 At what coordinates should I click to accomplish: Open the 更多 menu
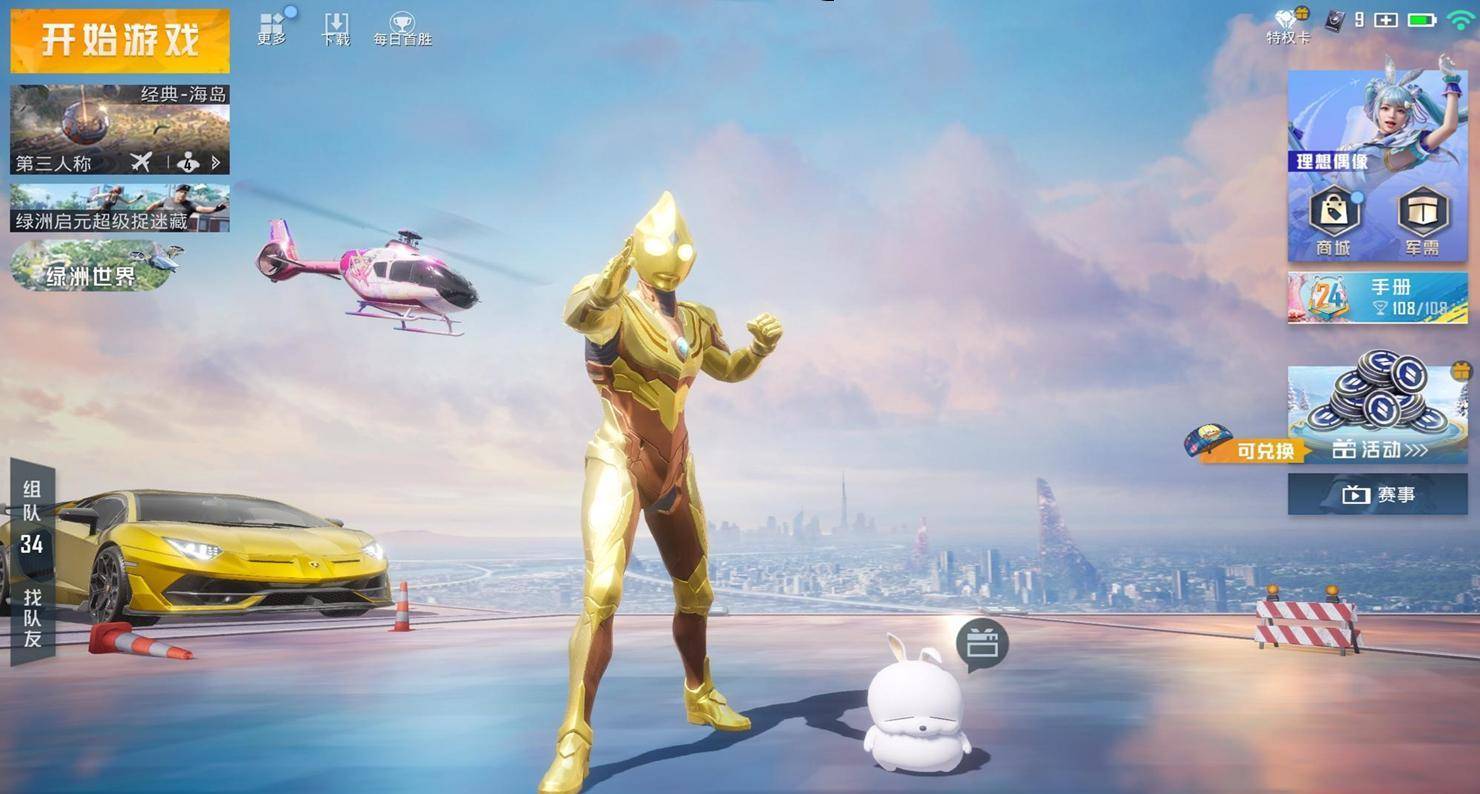coord(272,28)
